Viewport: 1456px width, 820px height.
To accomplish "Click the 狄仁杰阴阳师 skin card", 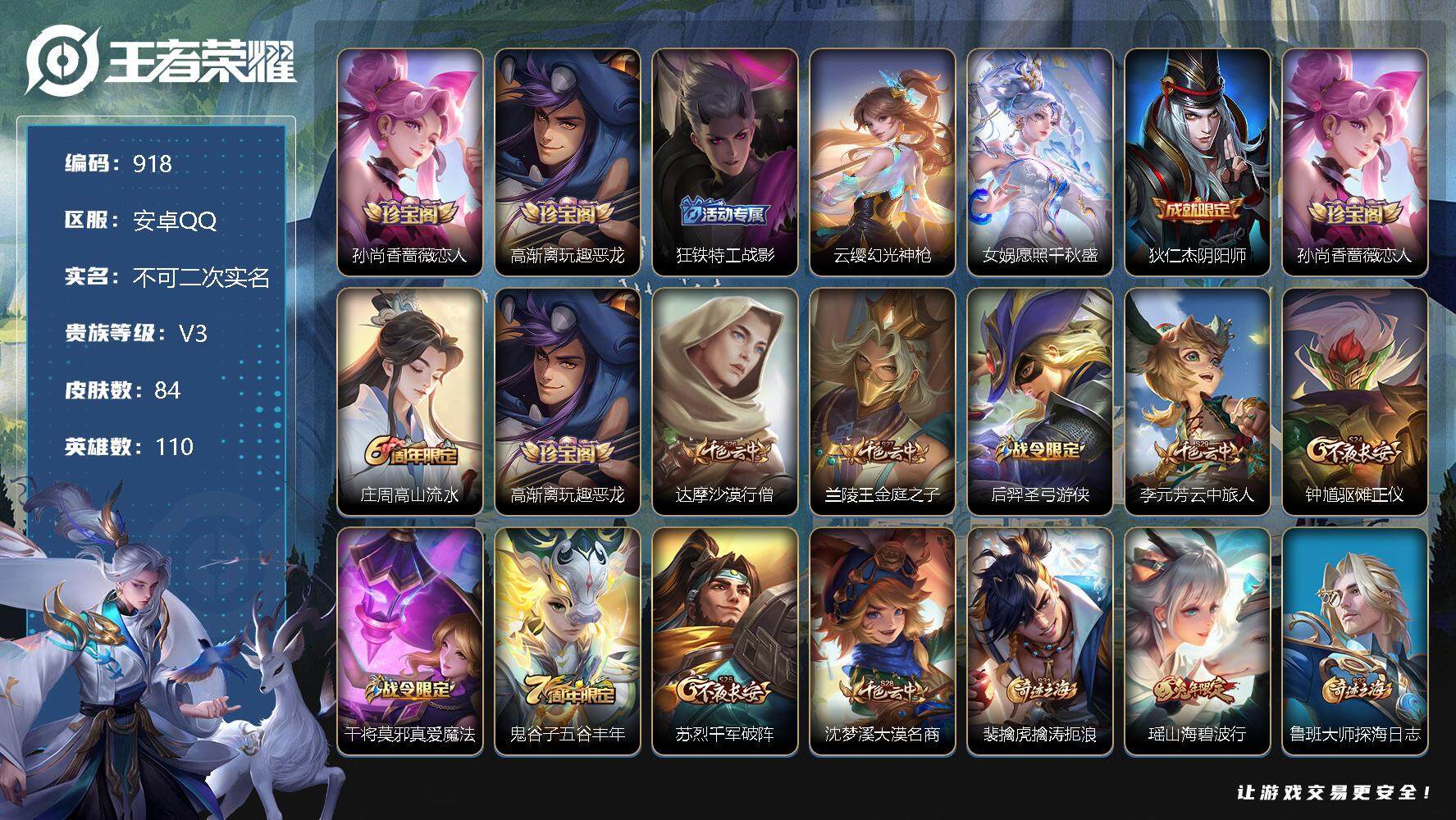I will (x=1198, y=162).
